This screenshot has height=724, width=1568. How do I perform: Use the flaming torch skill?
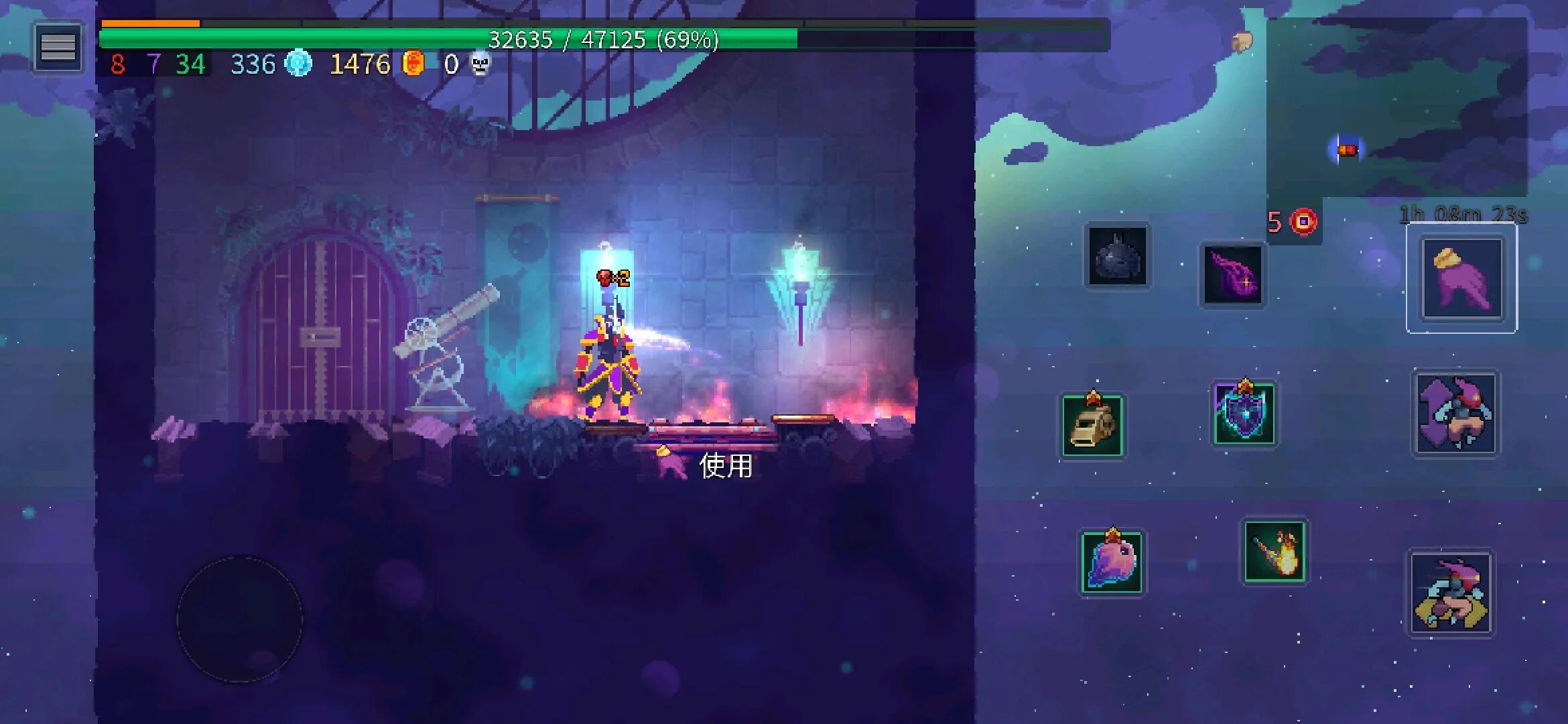pos(1274,552)
